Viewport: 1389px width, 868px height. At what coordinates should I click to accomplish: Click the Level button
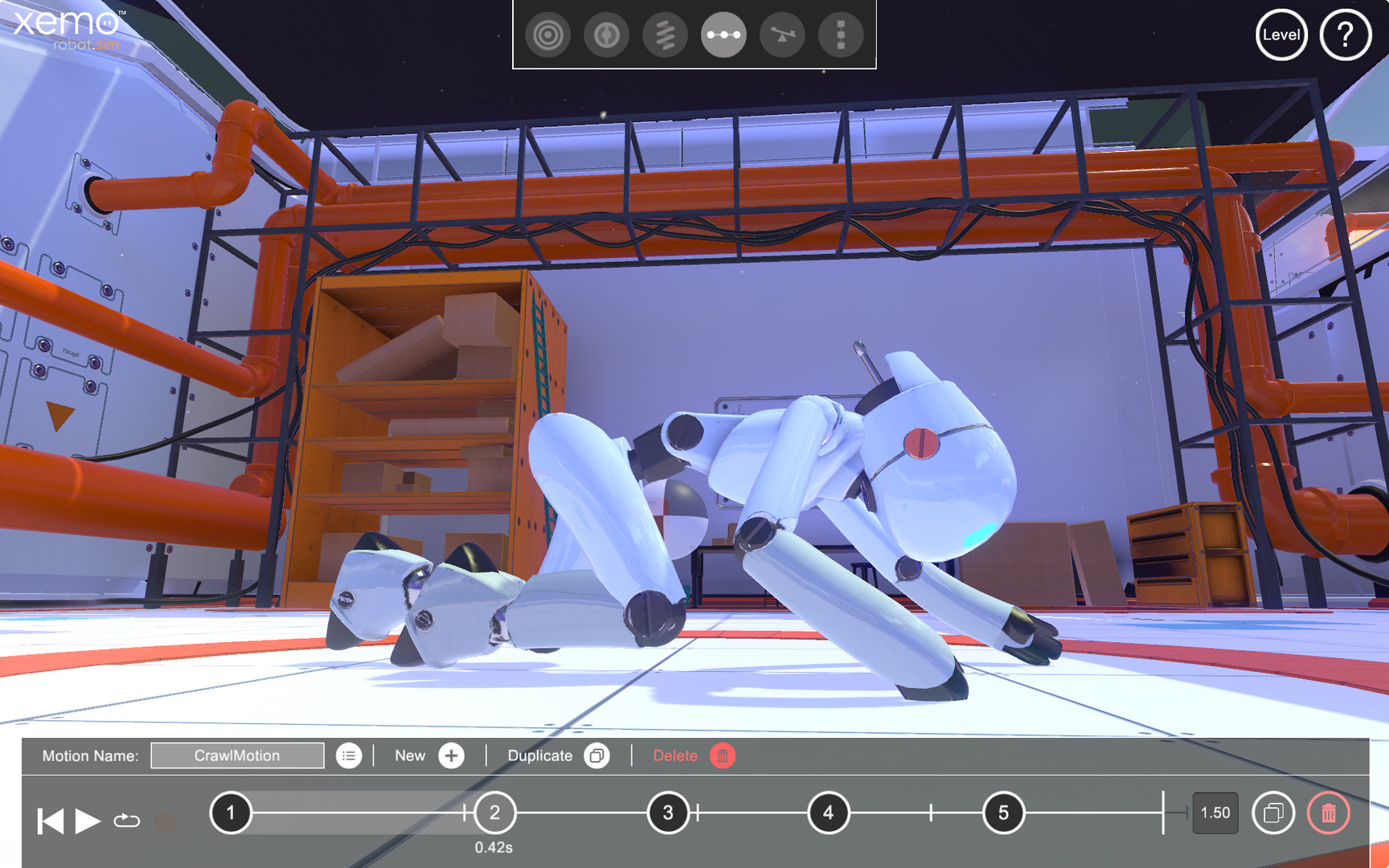click(1280, 35)
